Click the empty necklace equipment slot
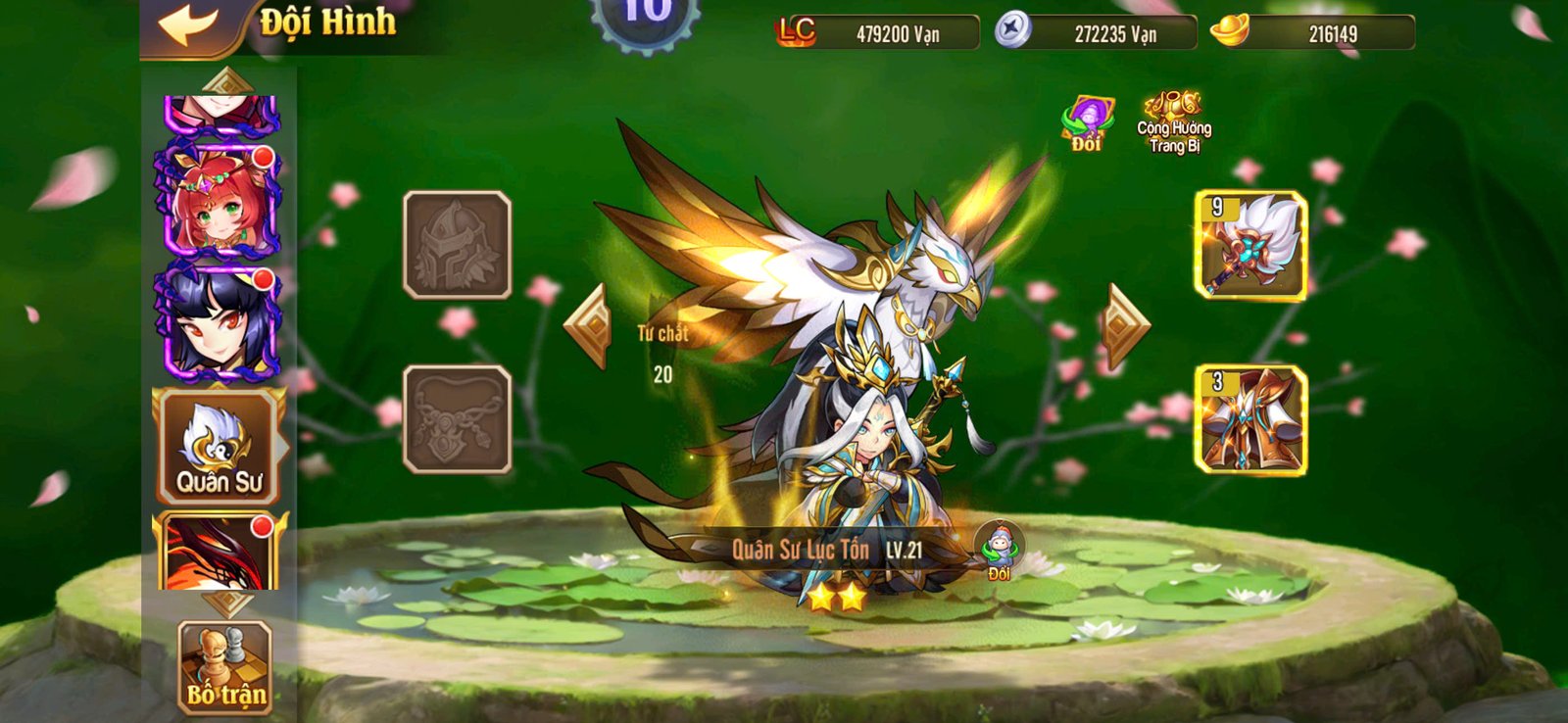Image resolution: width=1568 pixels, height=723 pixels. [x=455, y=421]
